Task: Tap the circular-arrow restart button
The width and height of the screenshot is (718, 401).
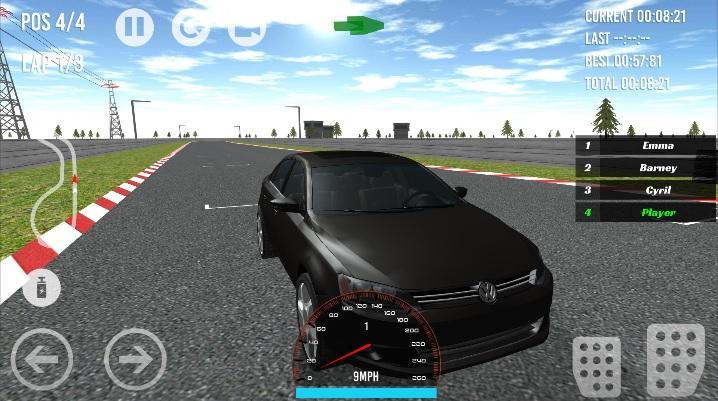Action: (190, 27)
